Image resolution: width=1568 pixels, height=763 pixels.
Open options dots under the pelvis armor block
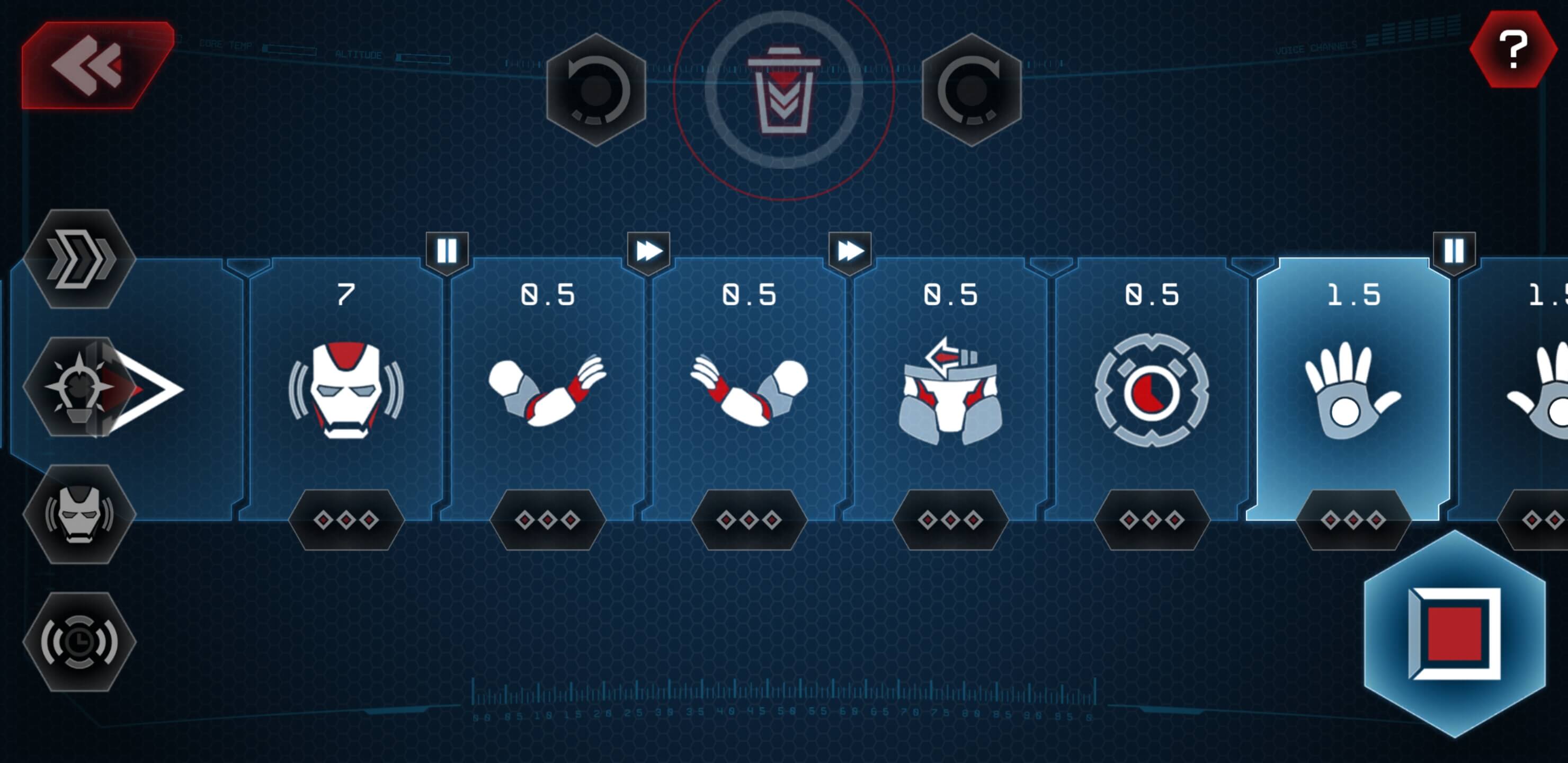pos(950,520)
